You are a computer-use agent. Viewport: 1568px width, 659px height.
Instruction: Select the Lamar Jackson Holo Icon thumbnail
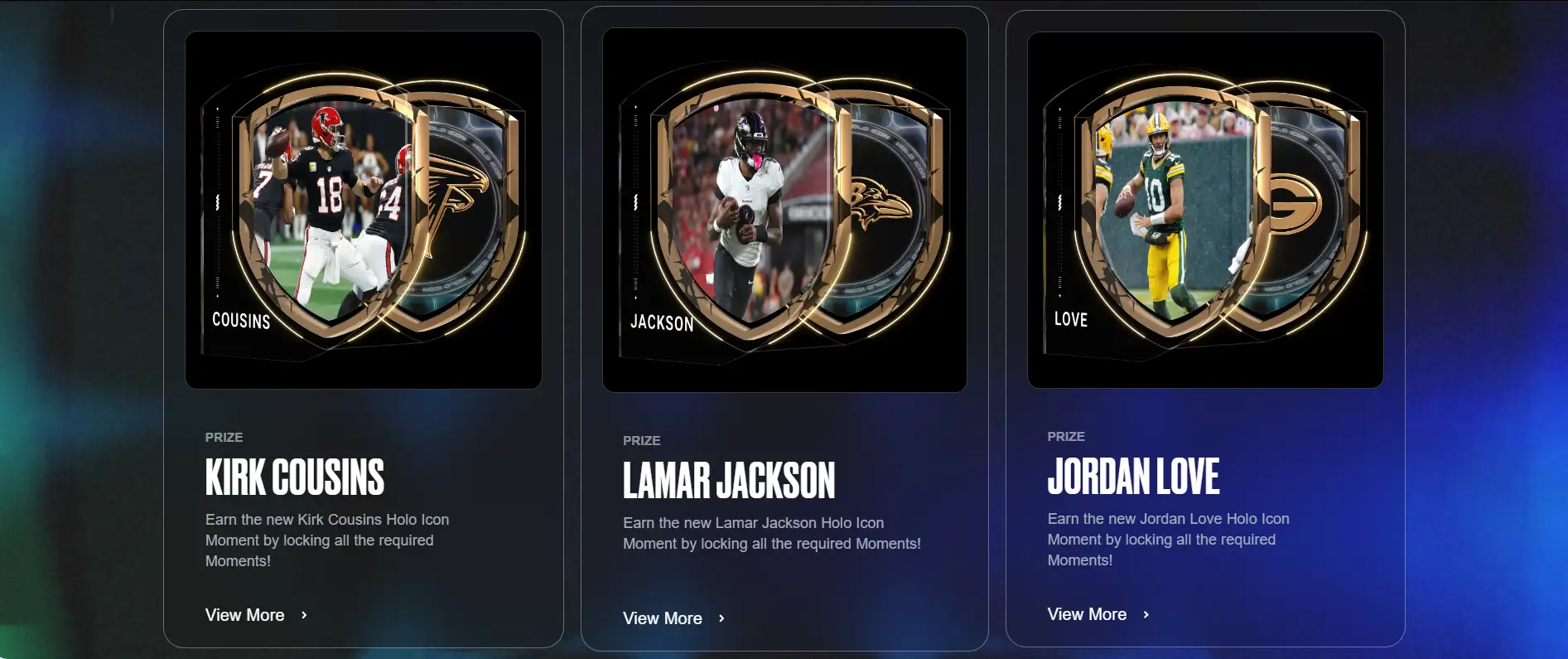click(784, 210)
